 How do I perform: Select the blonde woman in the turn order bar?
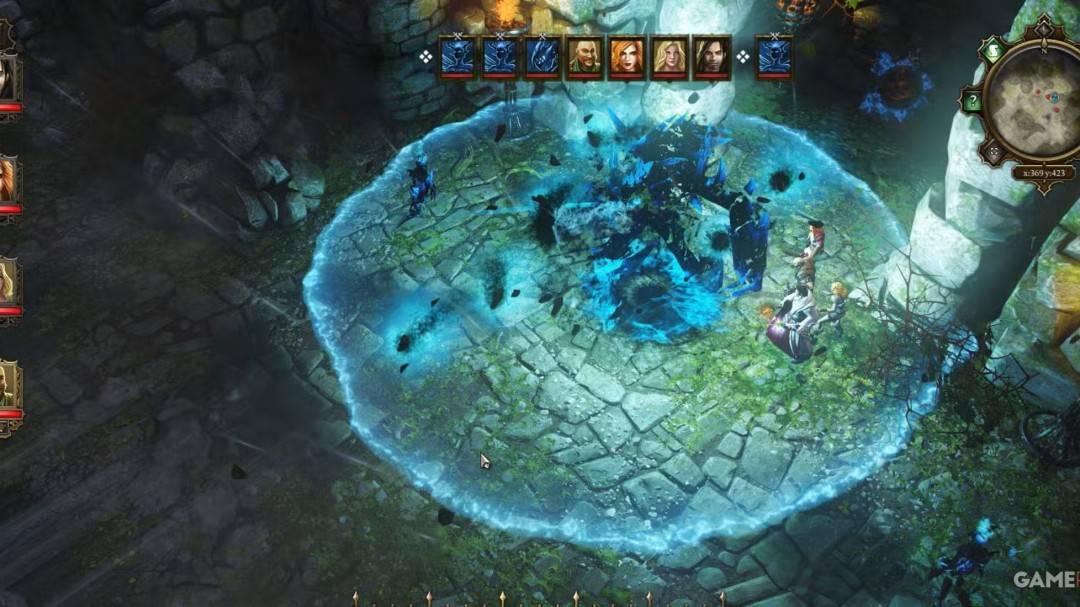(x=670, y=57)
